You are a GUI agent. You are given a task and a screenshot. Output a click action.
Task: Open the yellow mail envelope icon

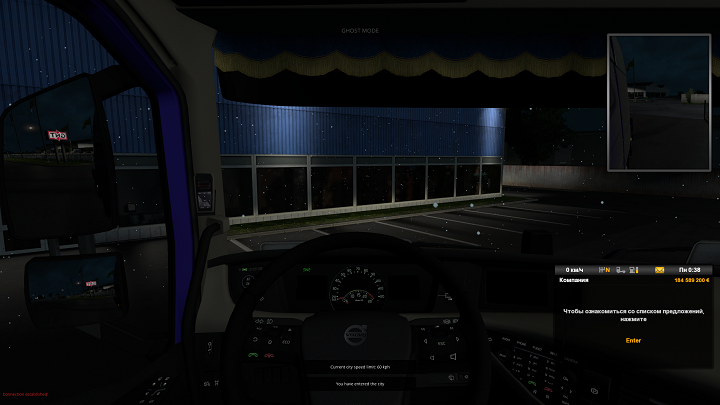[660, 270]
